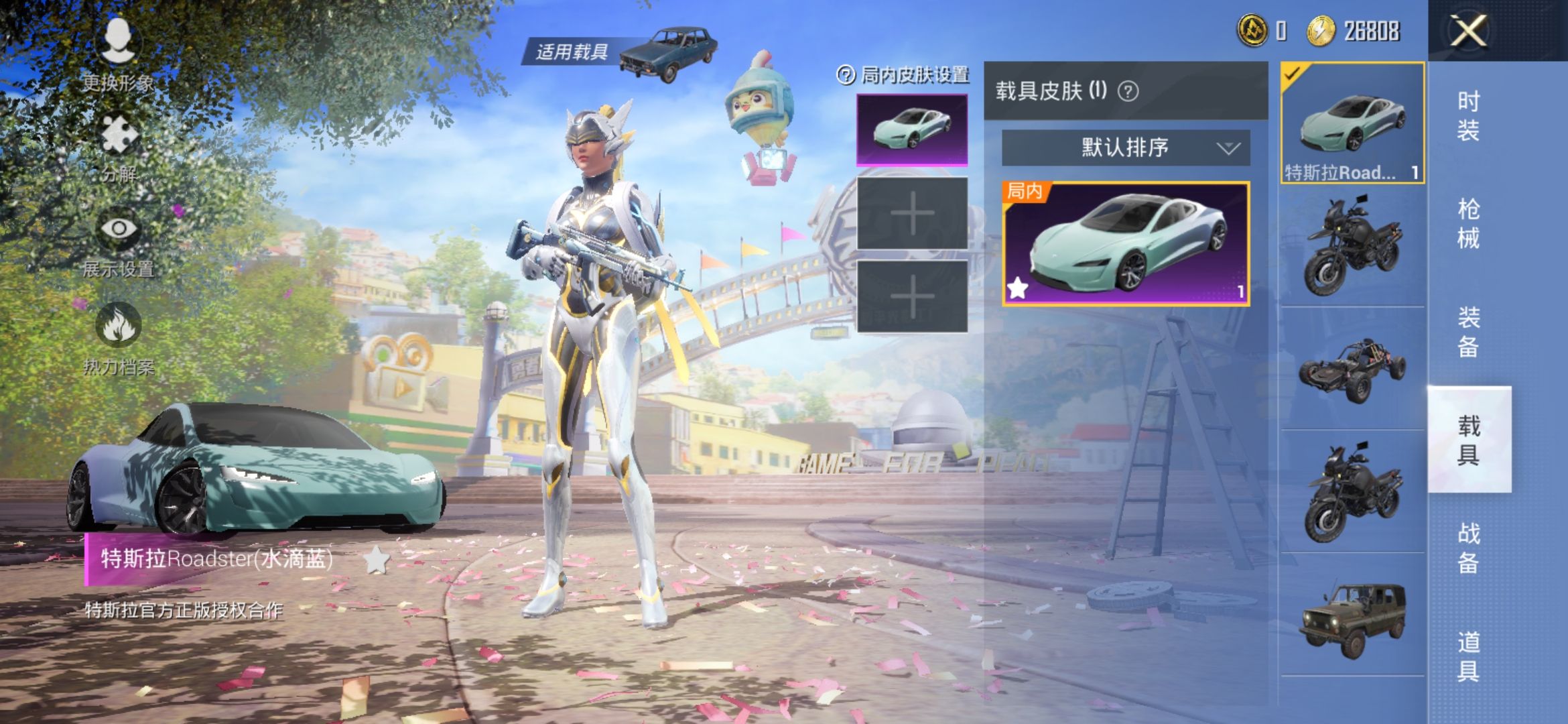Open the 默认排序 sort dropdown
The height and width of the screenshot is (724, 1568).
(1126, 147)
